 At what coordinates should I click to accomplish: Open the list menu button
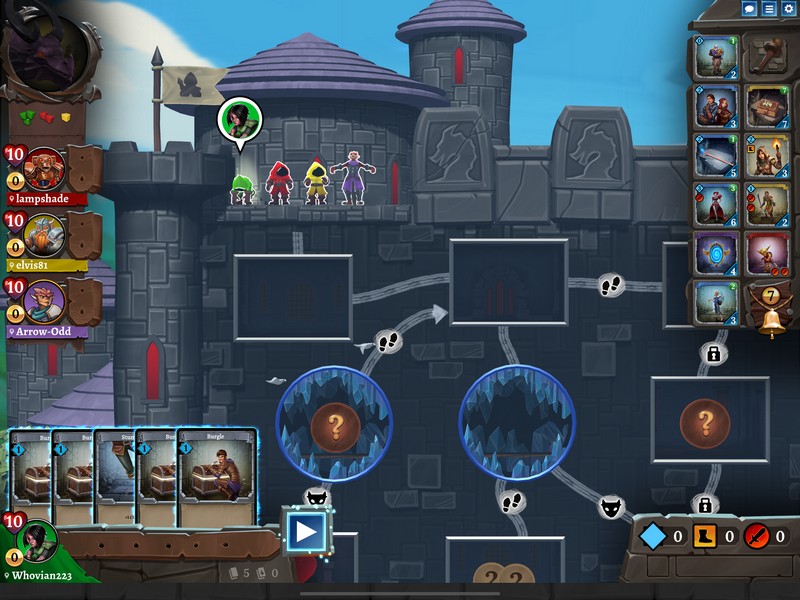pos(769,8)
